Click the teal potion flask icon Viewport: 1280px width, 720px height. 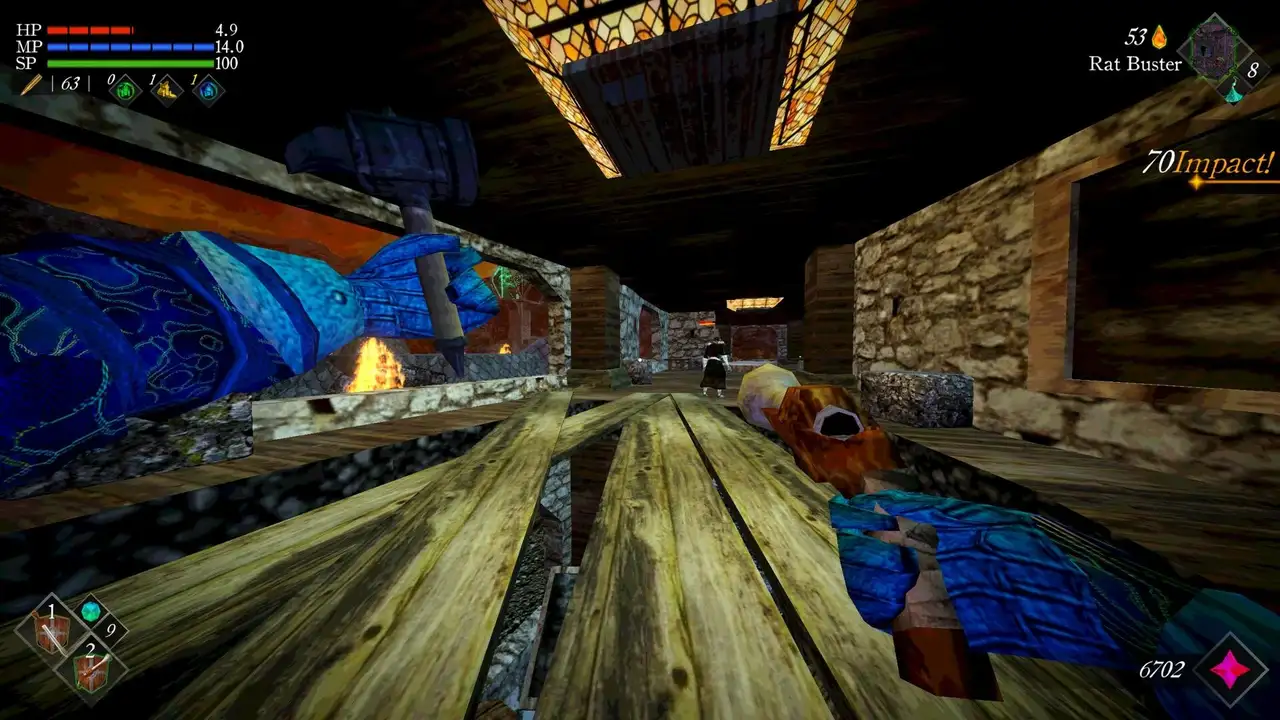(1234, 92)
